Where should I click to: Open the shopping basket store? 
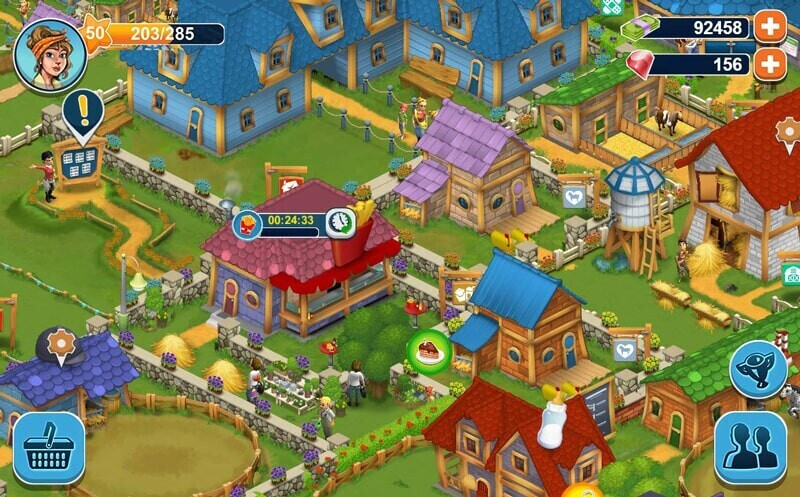48,448
